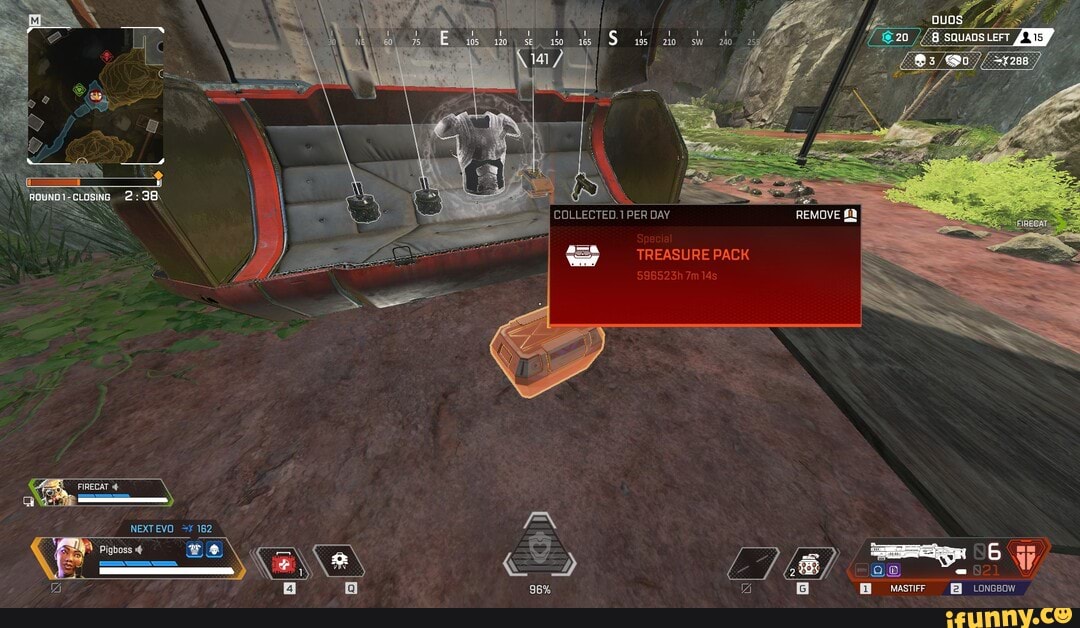This screenshot has width=1080, height=628.
Task: Open the iFunny.co watermark link
Action: pos(1012,612)
